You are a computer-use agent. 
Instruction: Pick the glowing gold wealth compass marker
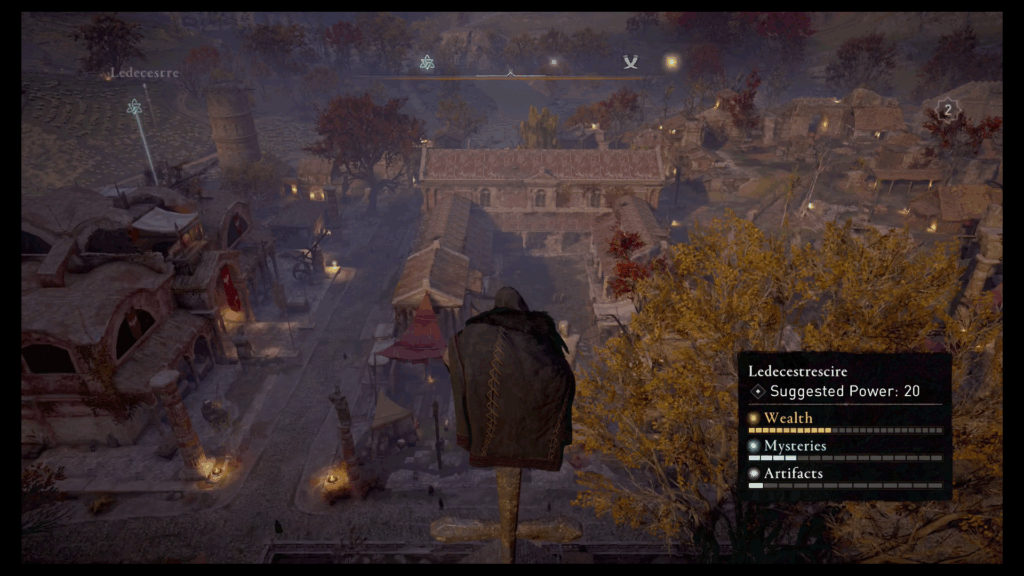(x=671, y=62)
